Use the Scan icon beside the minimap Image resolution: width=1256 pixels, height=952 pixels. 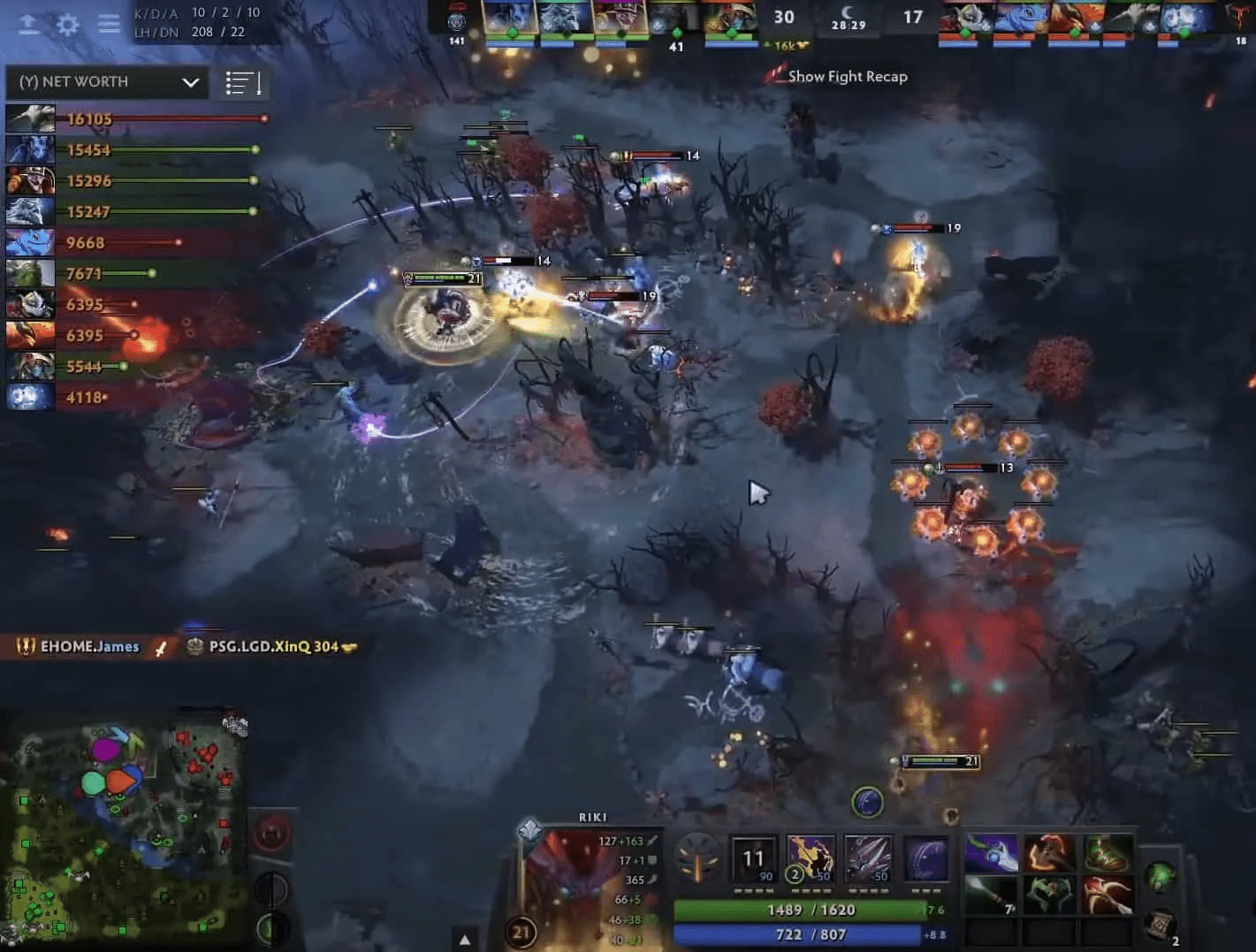click(270, 888)
